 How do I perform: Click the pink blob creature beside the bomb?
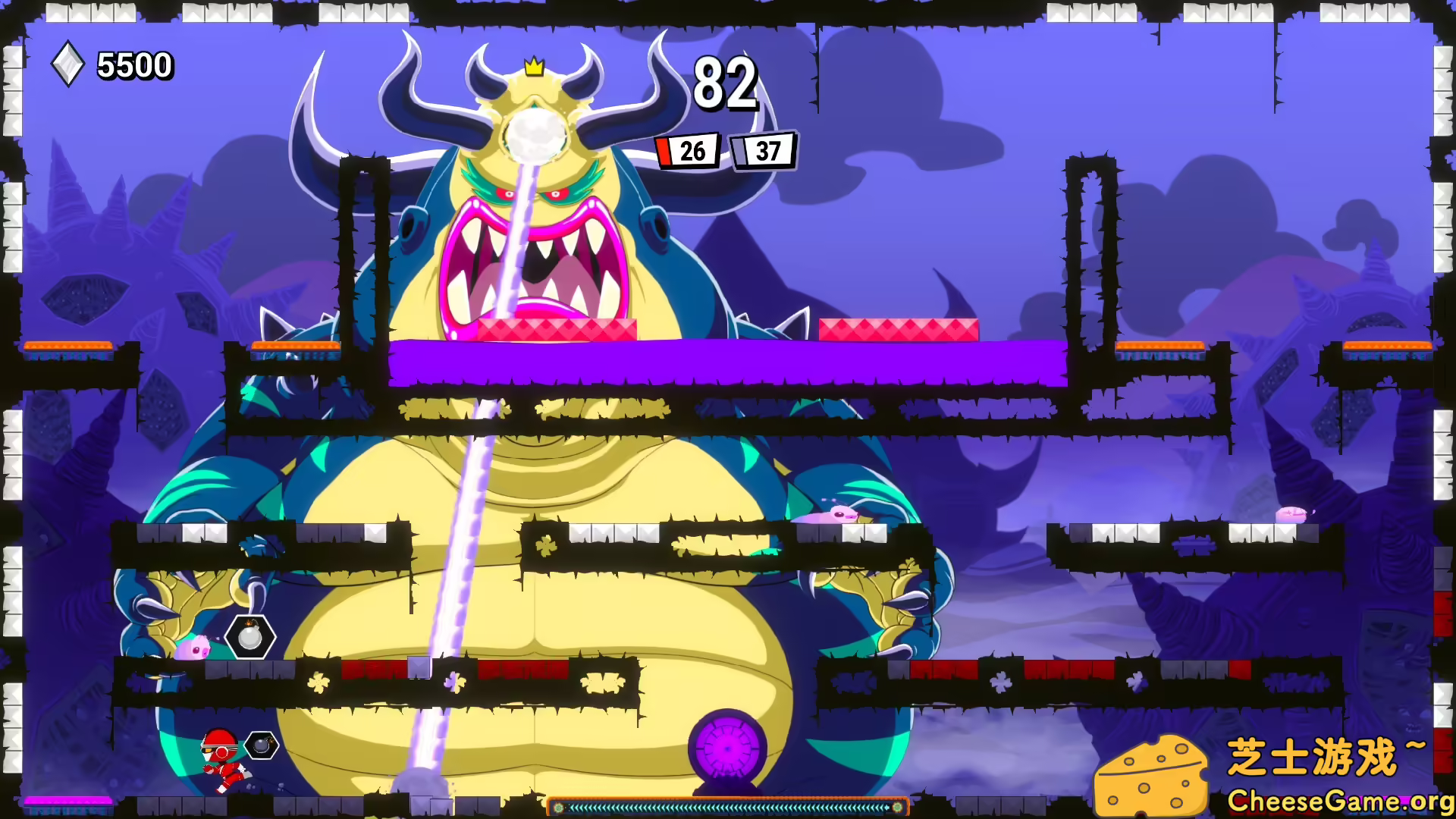(x=193, y=648)
